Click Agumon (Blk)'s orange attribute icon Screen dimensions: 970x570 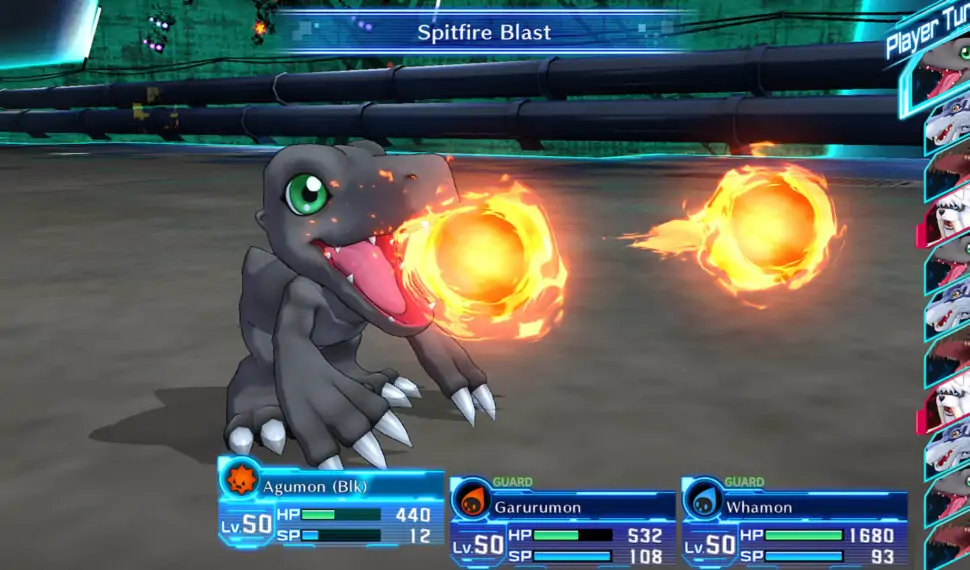241,479
